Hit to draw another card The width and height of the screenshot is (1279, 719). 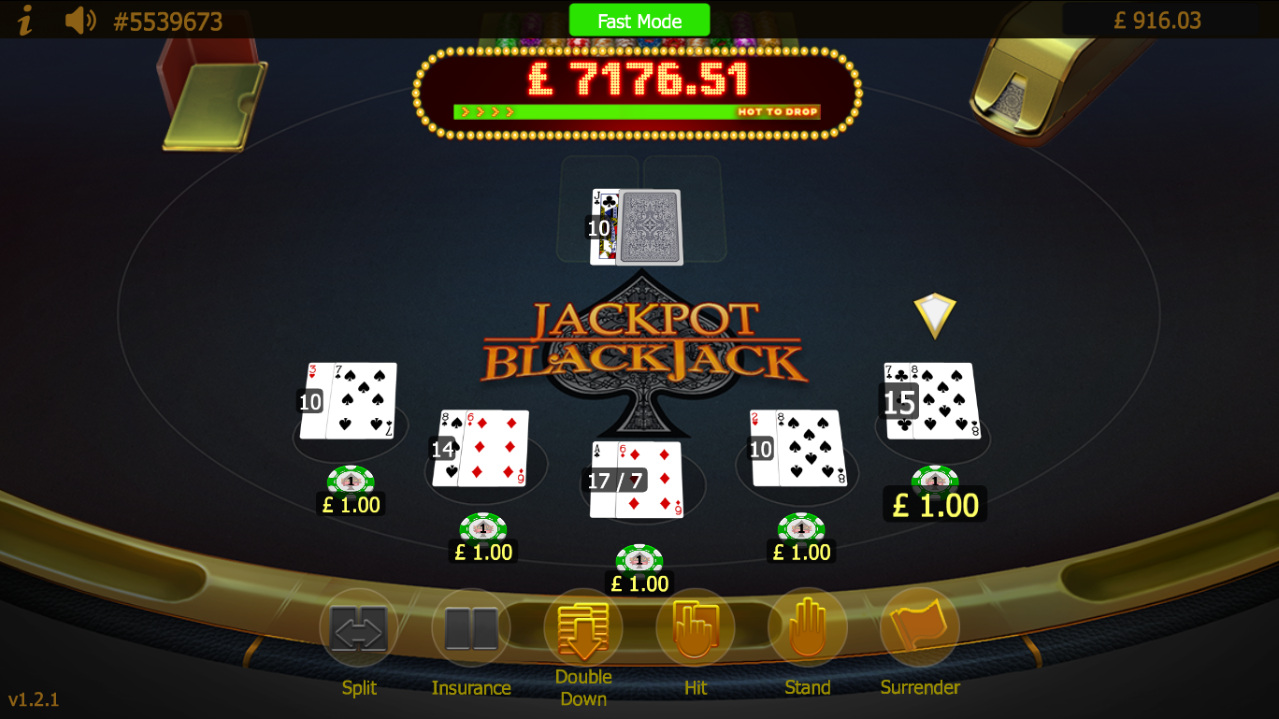point(695,629)
